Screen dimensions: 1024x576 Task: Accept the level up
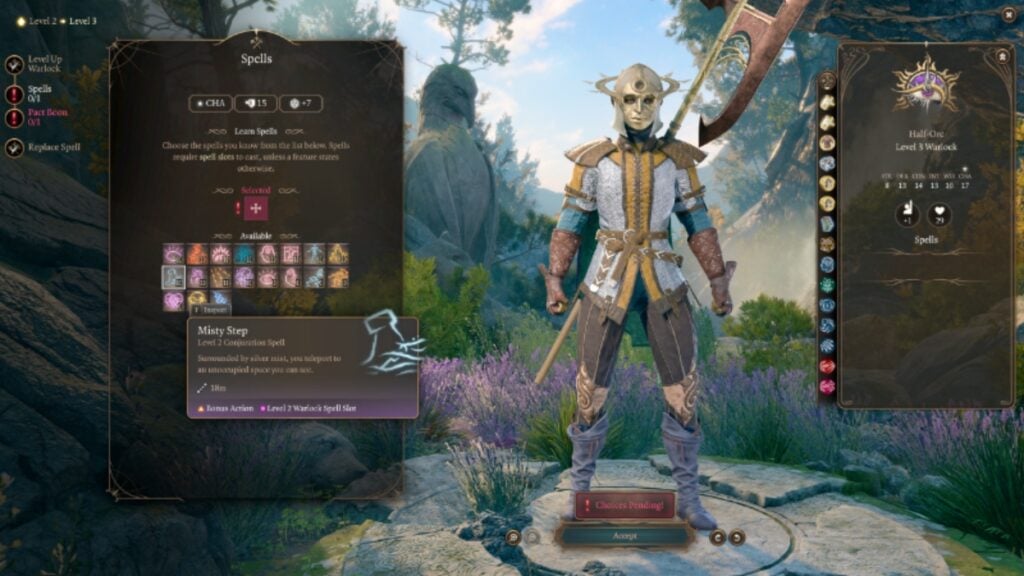coord(624,536)
